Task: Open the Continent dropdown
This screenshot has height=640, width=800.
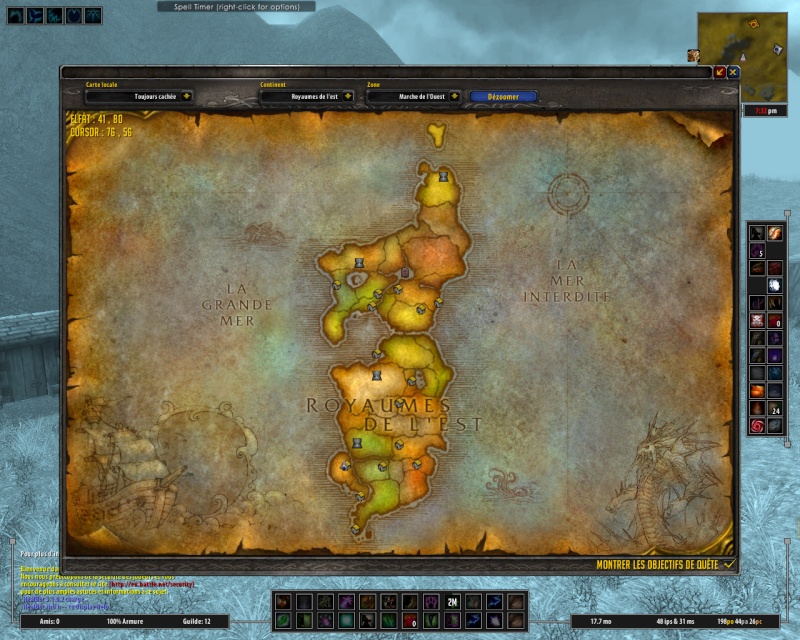Action: tap(348, 97)
